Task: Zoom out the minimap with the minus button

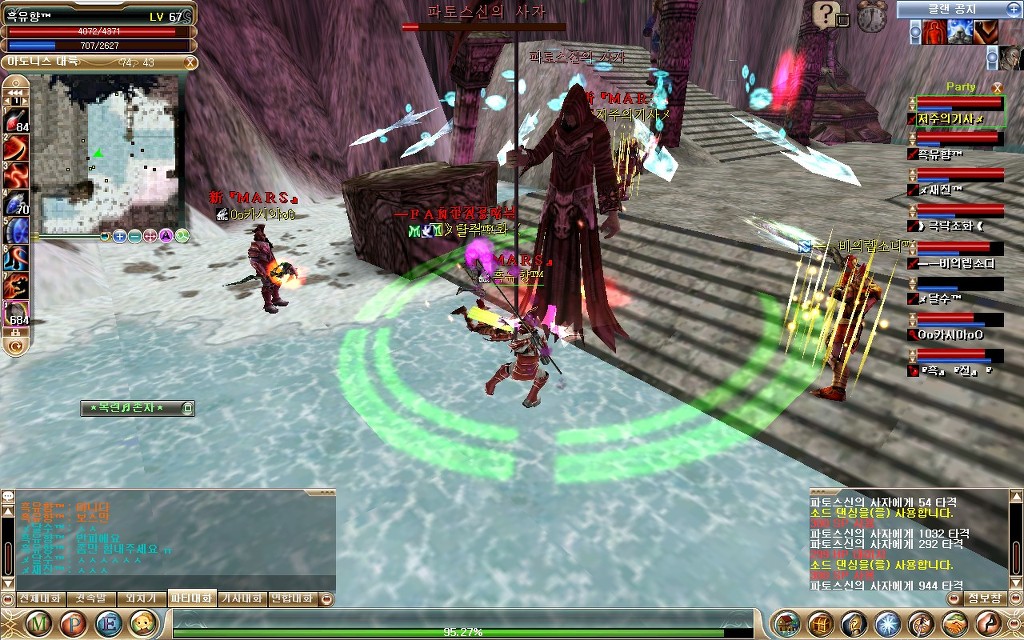Action: (134, 236)
